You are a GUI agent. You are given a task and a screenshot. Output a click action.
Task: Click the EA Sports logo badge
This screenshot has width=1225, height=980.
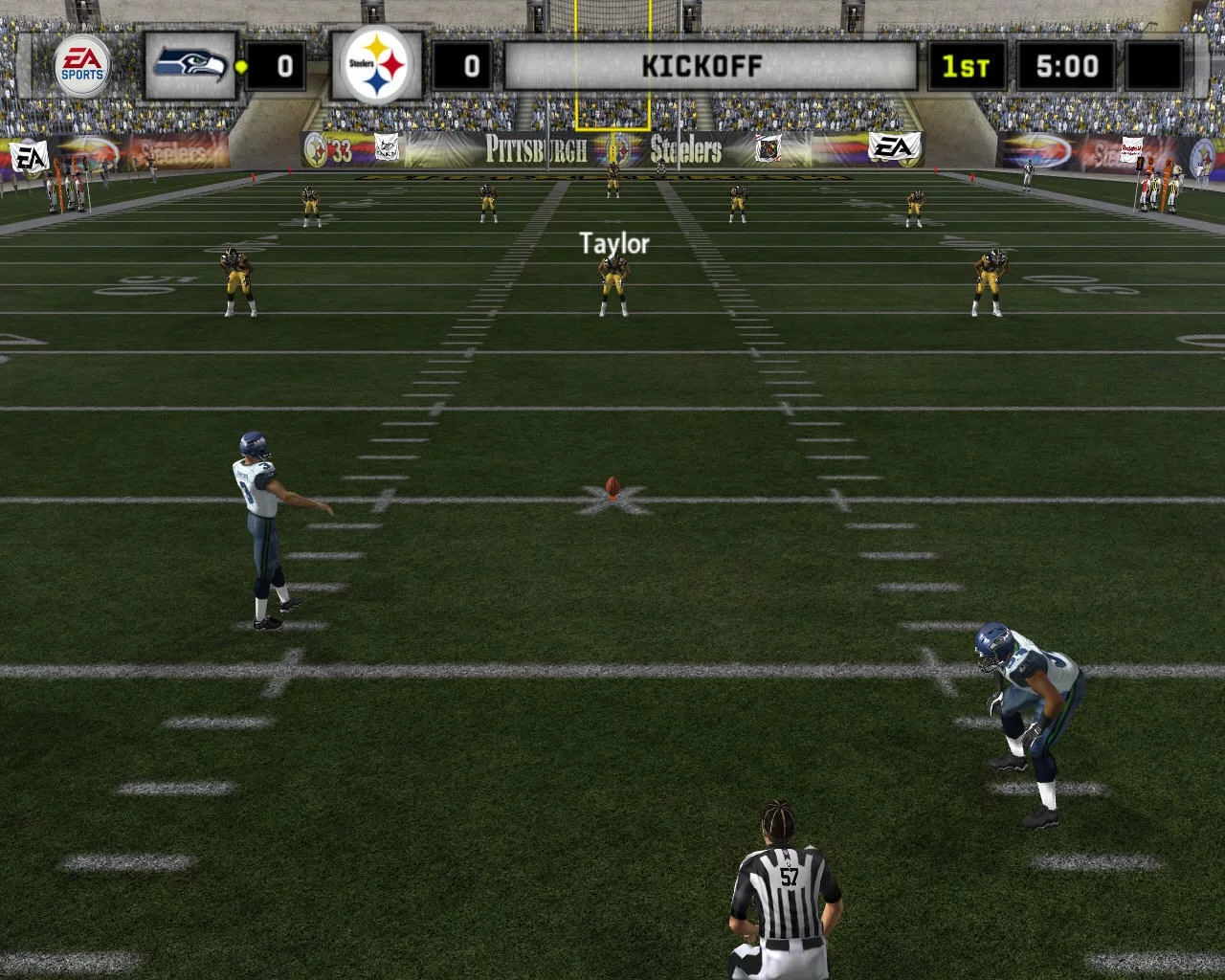(x=81, y=65)
